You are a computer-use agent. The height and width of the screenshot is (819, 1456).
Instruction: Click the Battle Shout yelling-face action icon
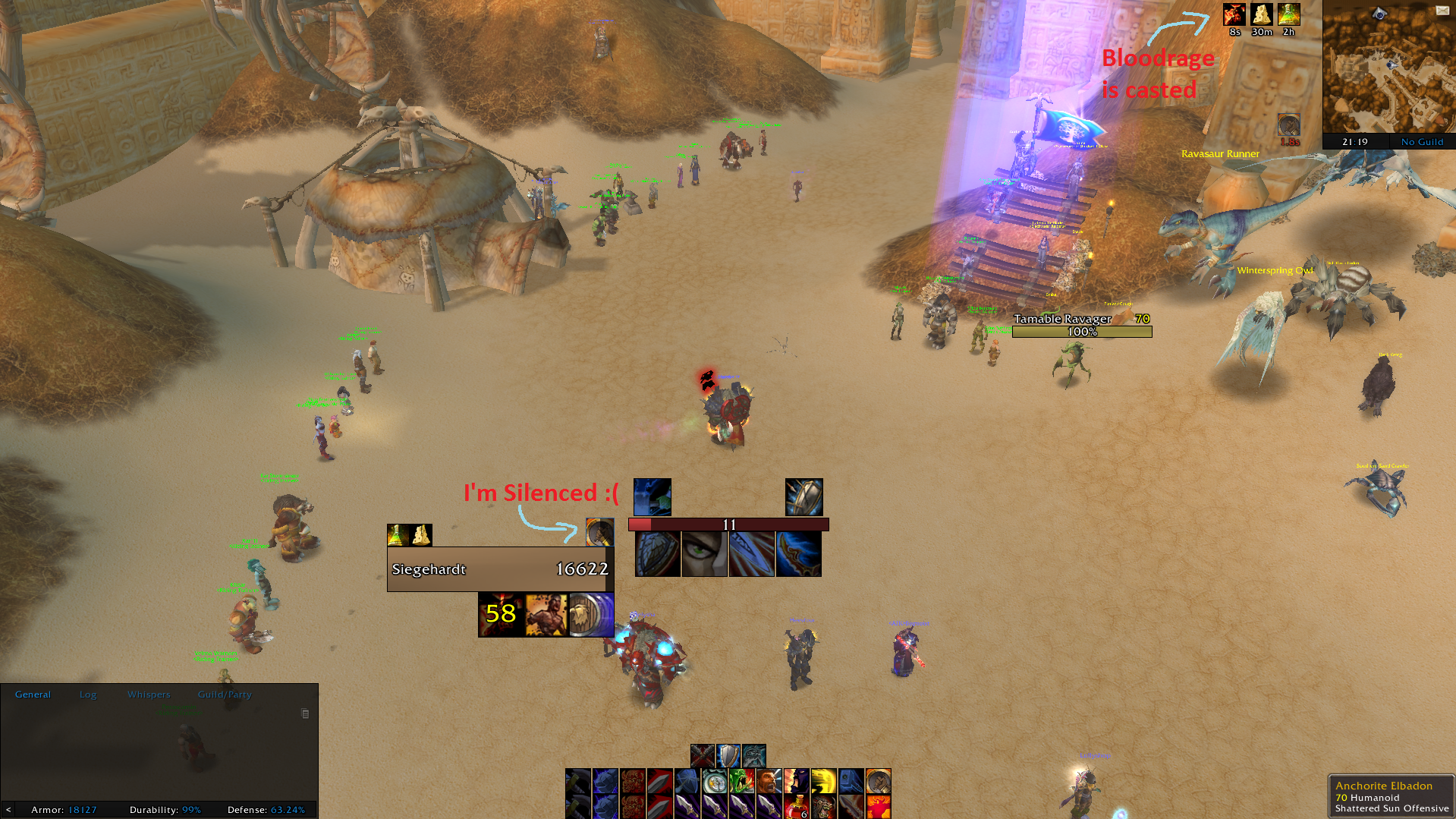pos(769,780)
